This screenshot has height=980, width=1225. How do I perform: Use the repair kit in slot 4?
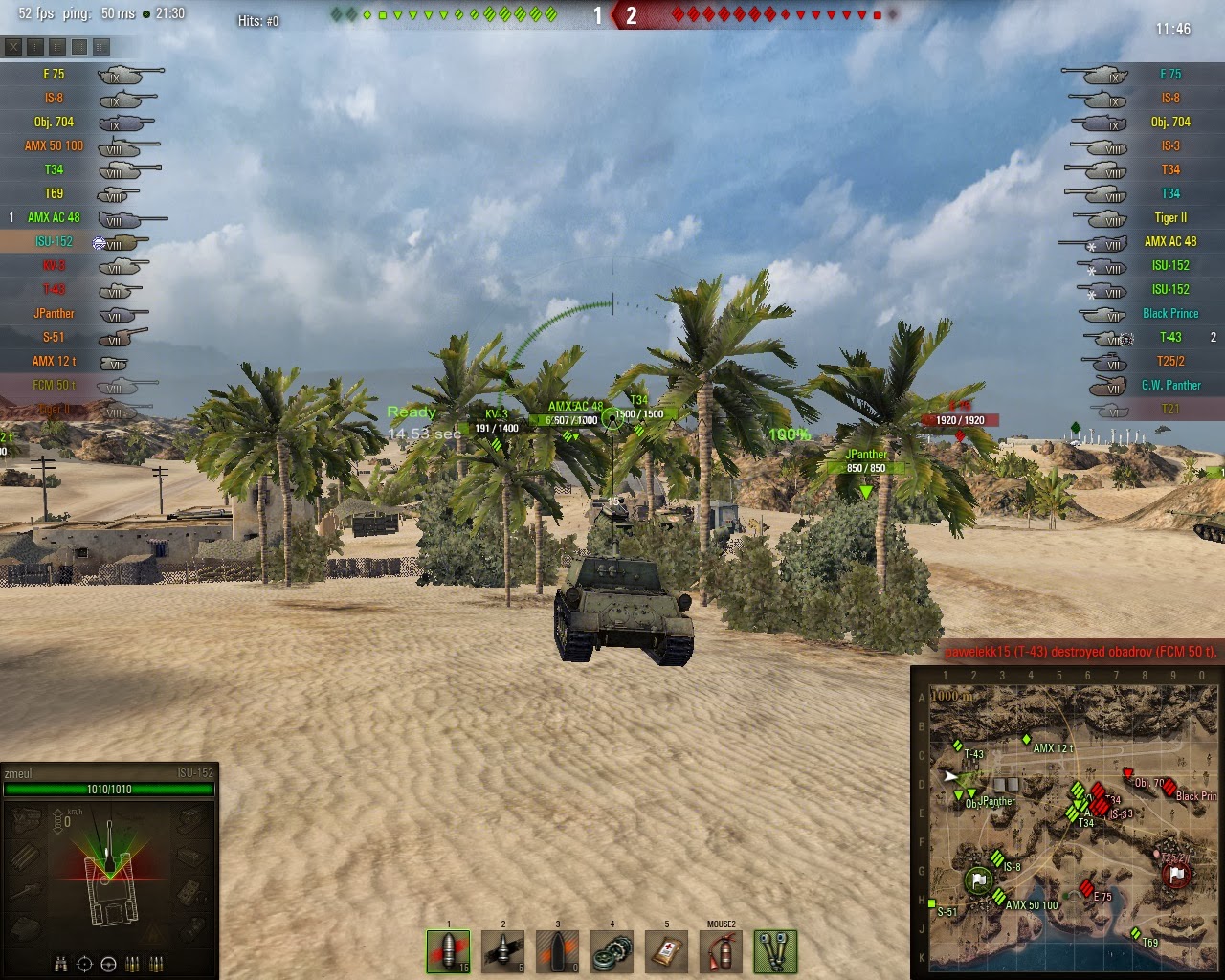612,951
